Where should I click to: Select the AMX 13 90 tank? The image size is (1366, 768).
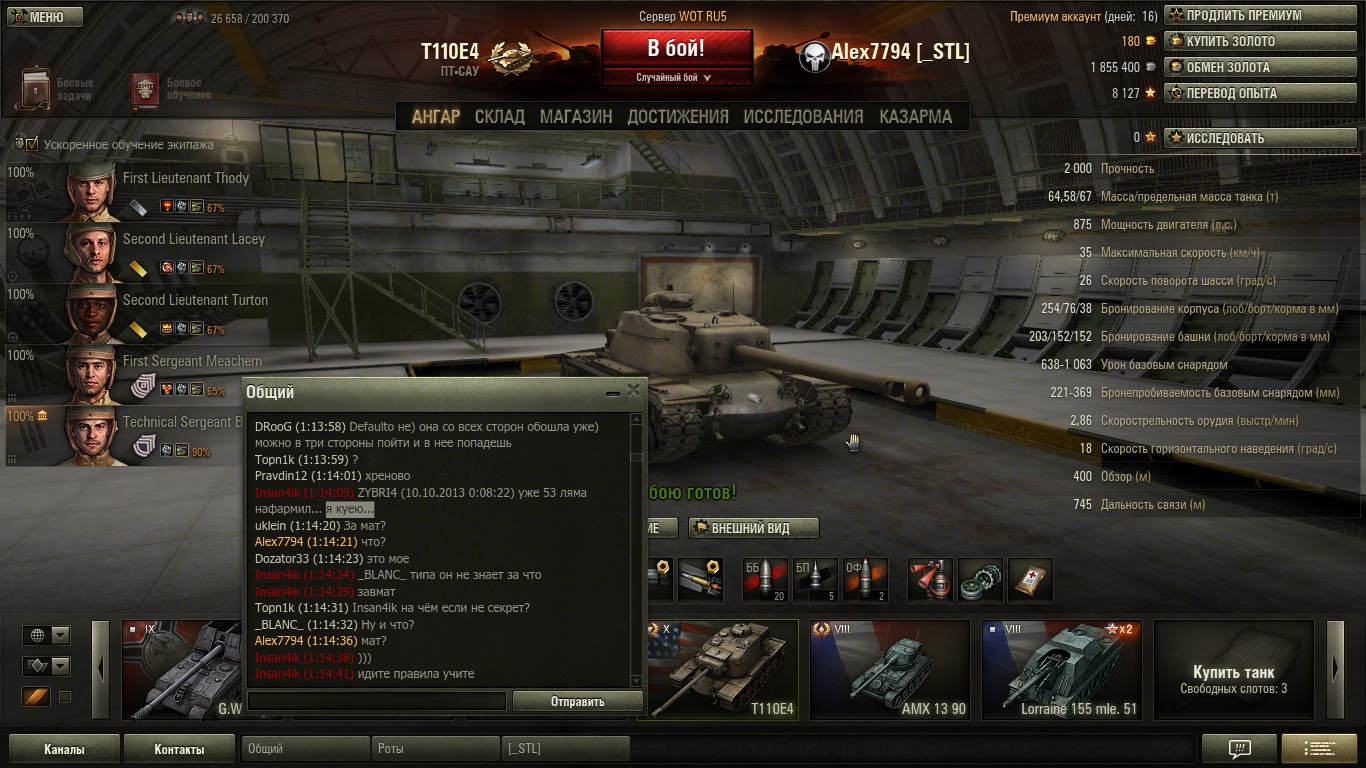click(889, 669)
